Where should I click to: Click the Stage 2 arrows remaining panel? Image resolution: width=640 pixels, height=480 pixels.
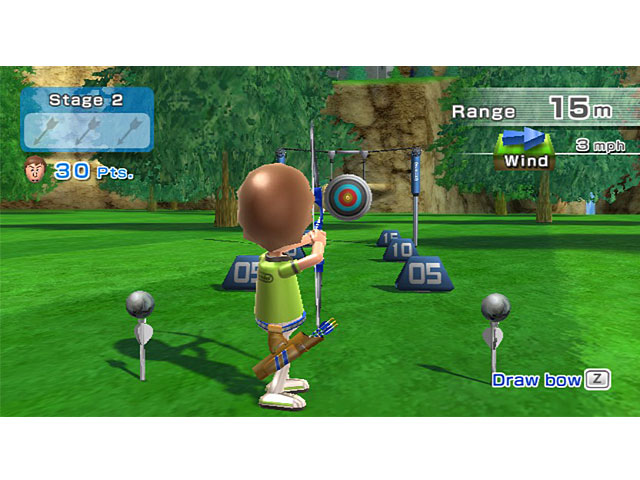point(87,120)
